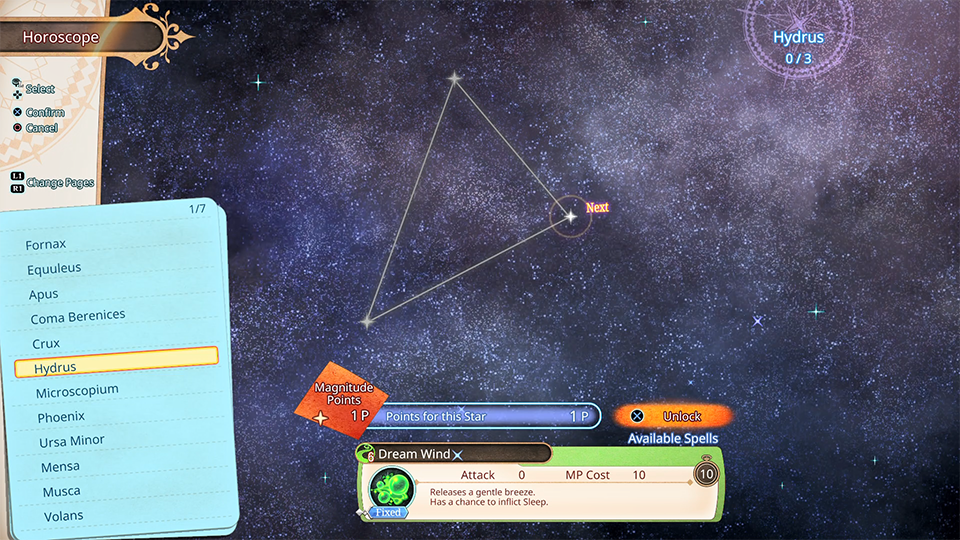Choose Equuleus from the constellation list

(x=54, y=269)
